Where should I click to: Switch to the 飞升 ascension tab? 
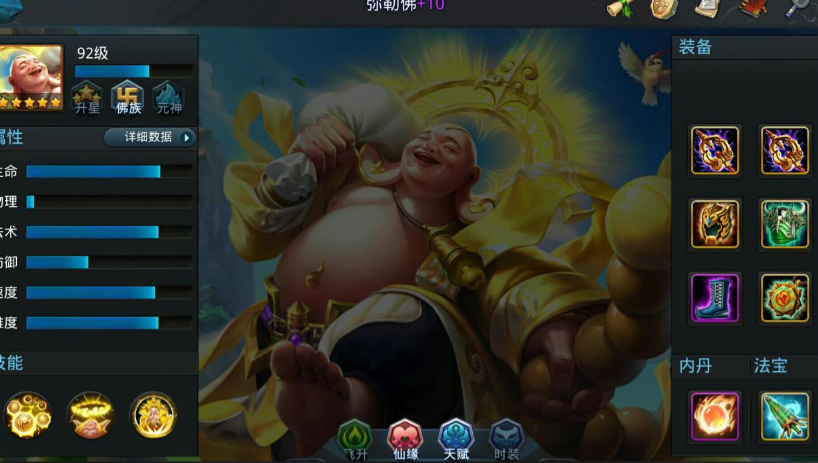tap(355, 438)
